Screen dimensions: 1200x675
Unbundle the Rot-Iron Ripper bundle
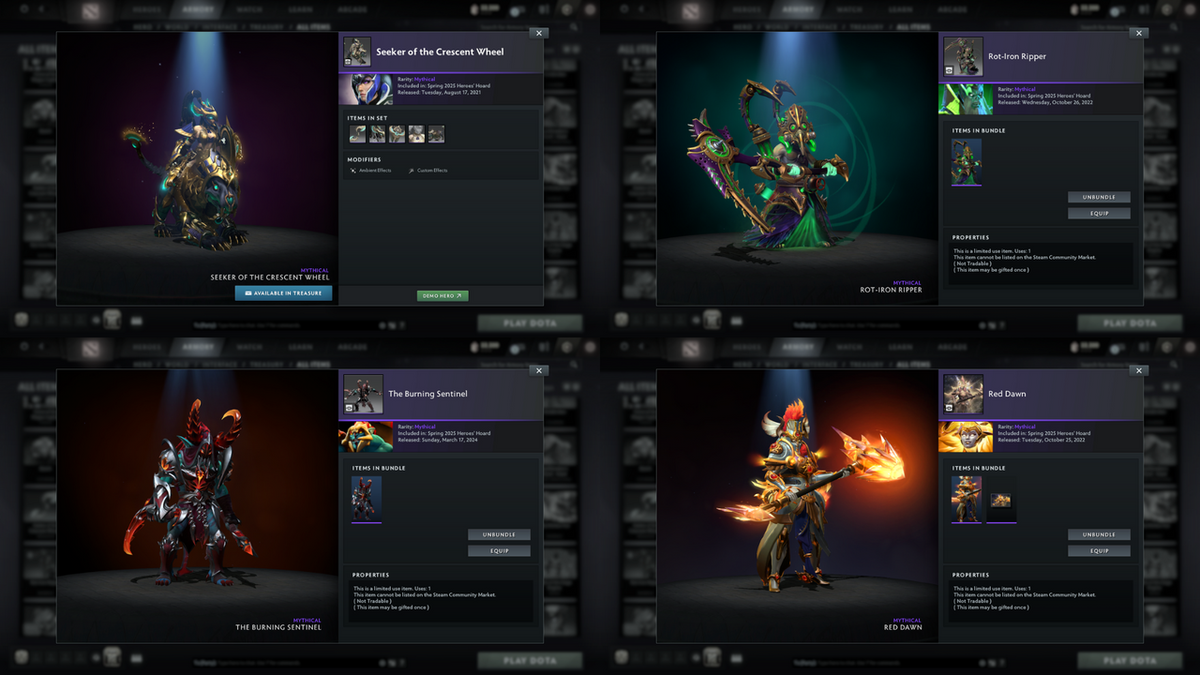pyautogui.click(x=1099, y=197)
